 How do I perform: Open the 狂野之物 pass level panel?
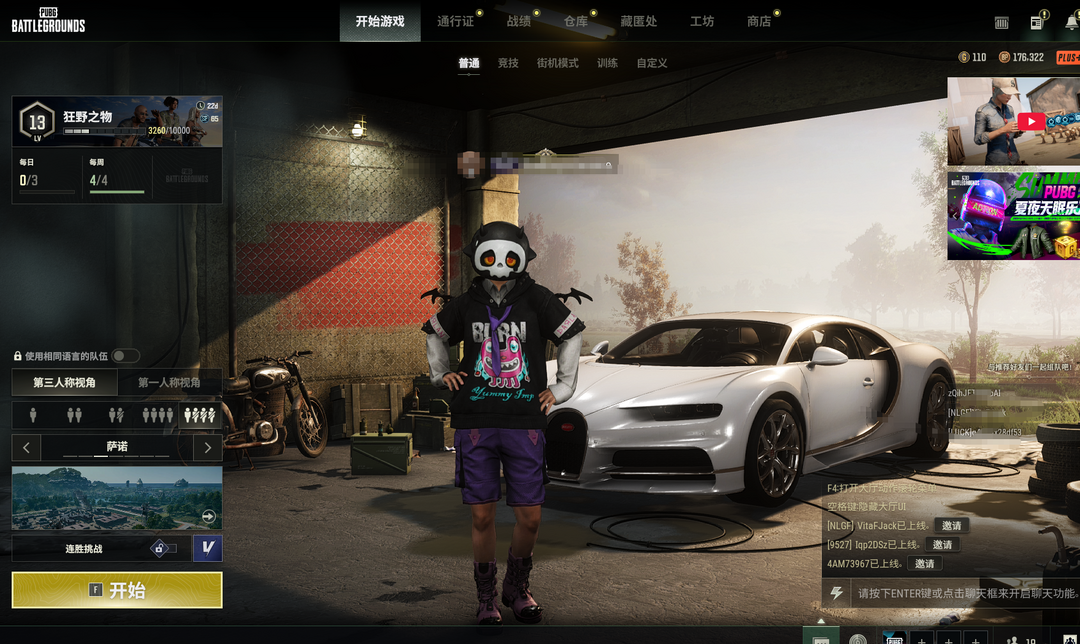(117, 122)
